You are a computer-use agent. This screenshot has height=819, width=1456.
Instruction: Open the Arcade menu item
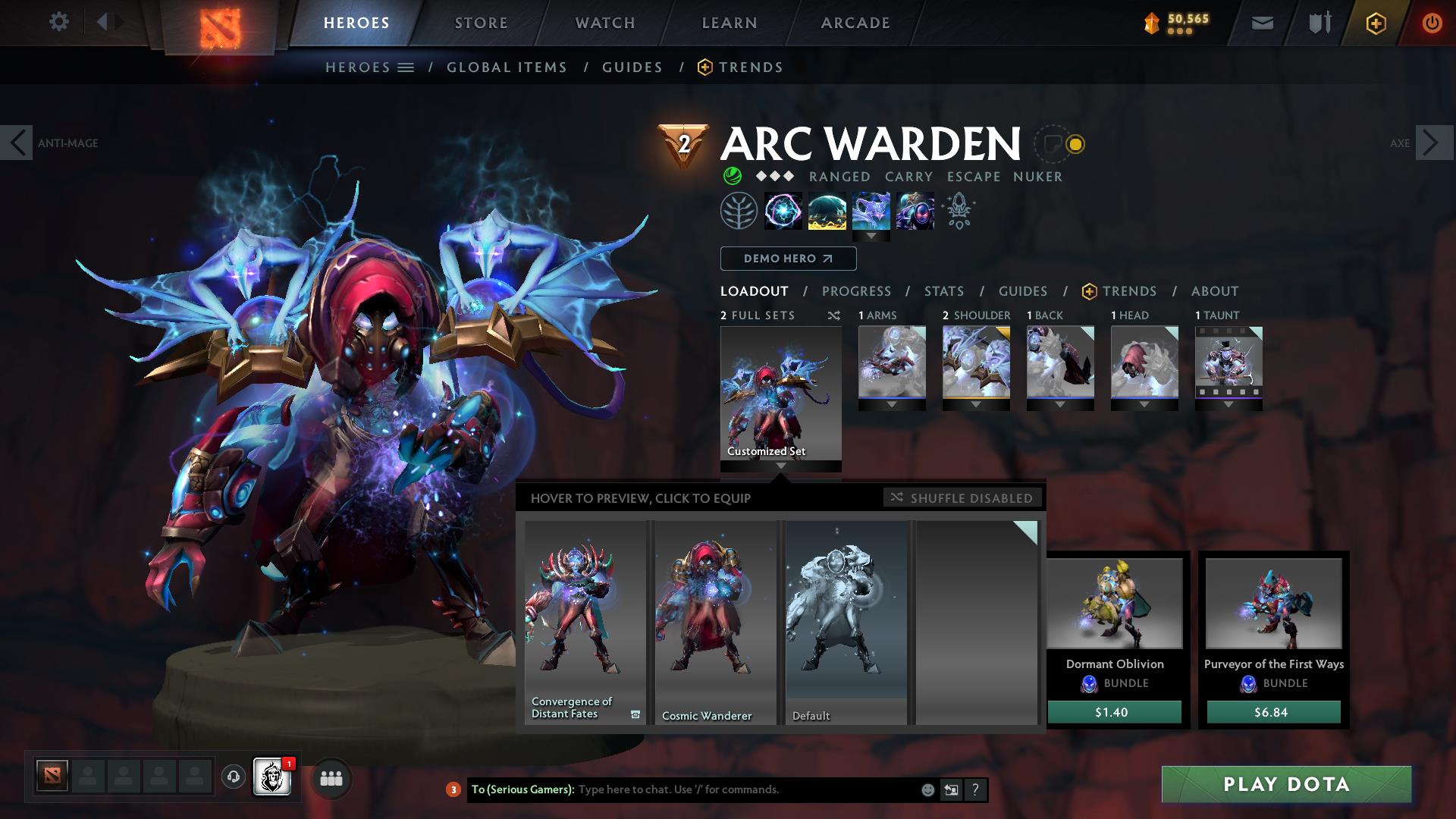855,22
